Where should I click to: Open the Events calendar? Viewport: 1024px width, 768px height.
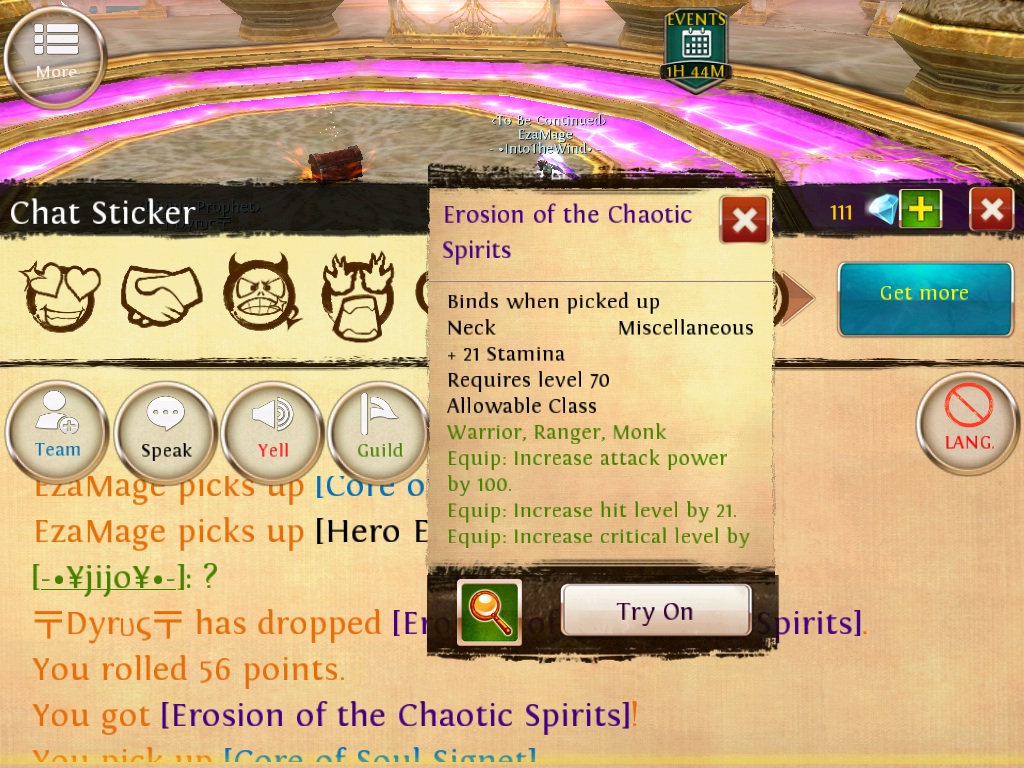pos(696,50)
